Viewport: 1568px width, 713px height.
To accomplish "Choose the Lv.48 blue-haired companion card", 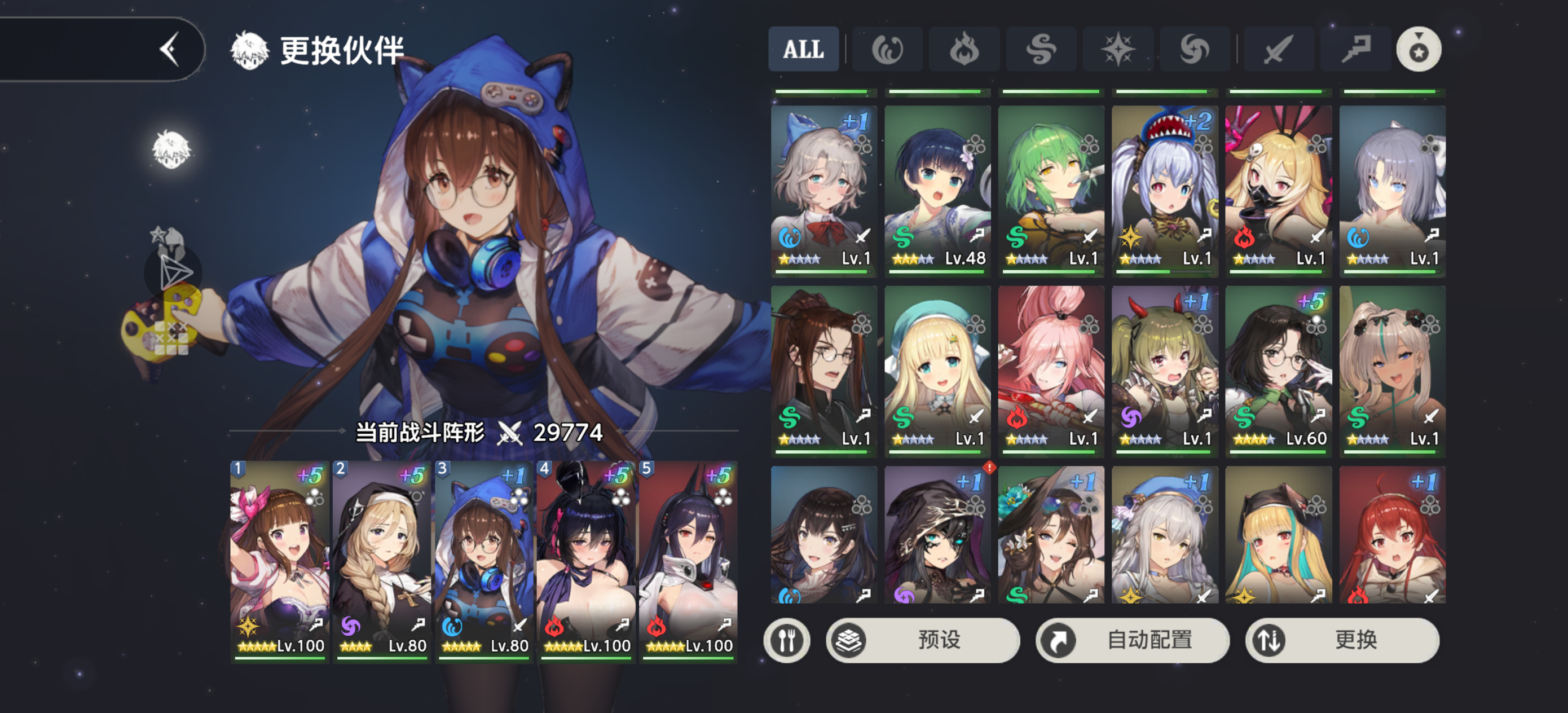I will click(x=937, y=190).
